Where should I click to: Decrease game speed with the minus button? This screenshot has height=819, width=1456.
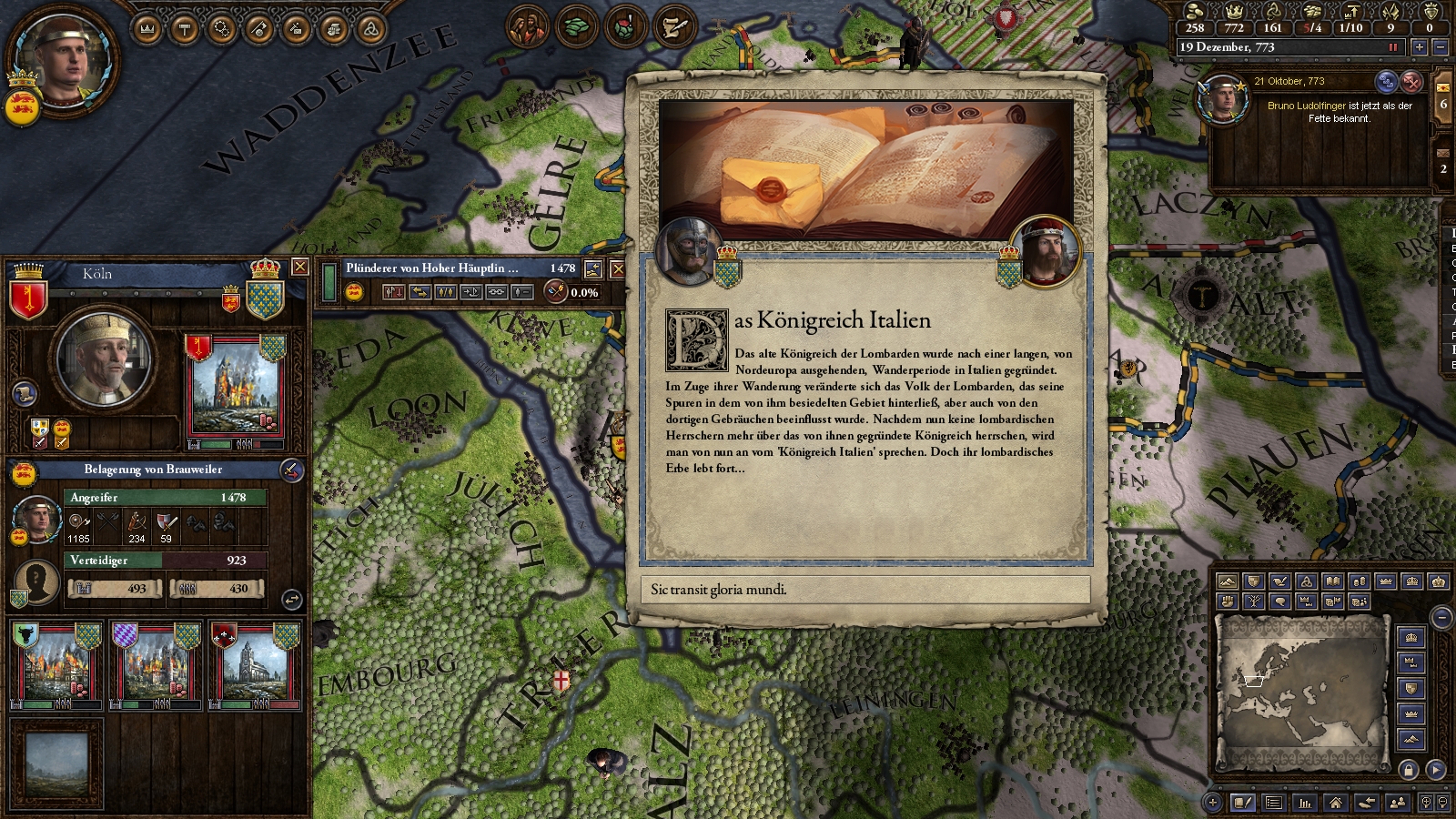(x=1440, y=47)
